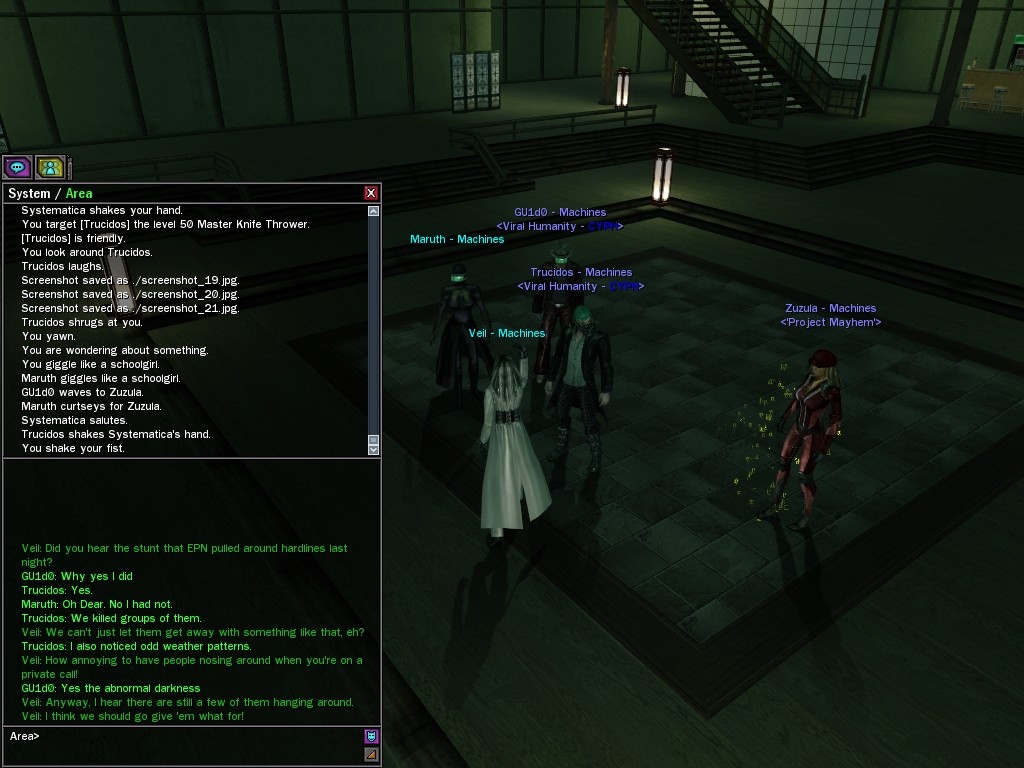Open the yellow group members icon
This screenshot has width=1024, height=768.
pyautogui.click(x=50, y=167)
